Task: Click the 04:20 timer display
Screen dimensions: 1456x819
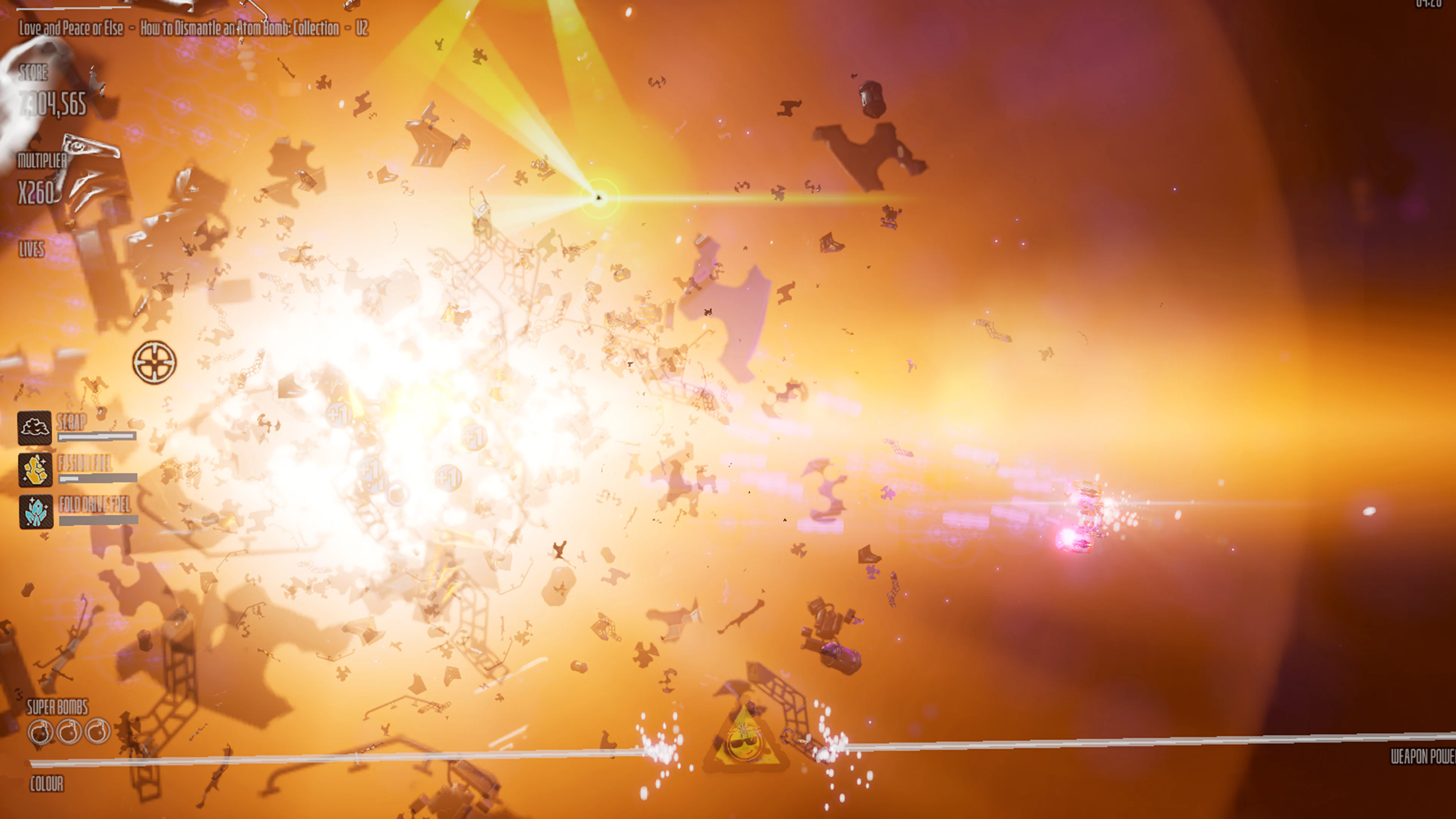Action: [x=1437, y=5]
